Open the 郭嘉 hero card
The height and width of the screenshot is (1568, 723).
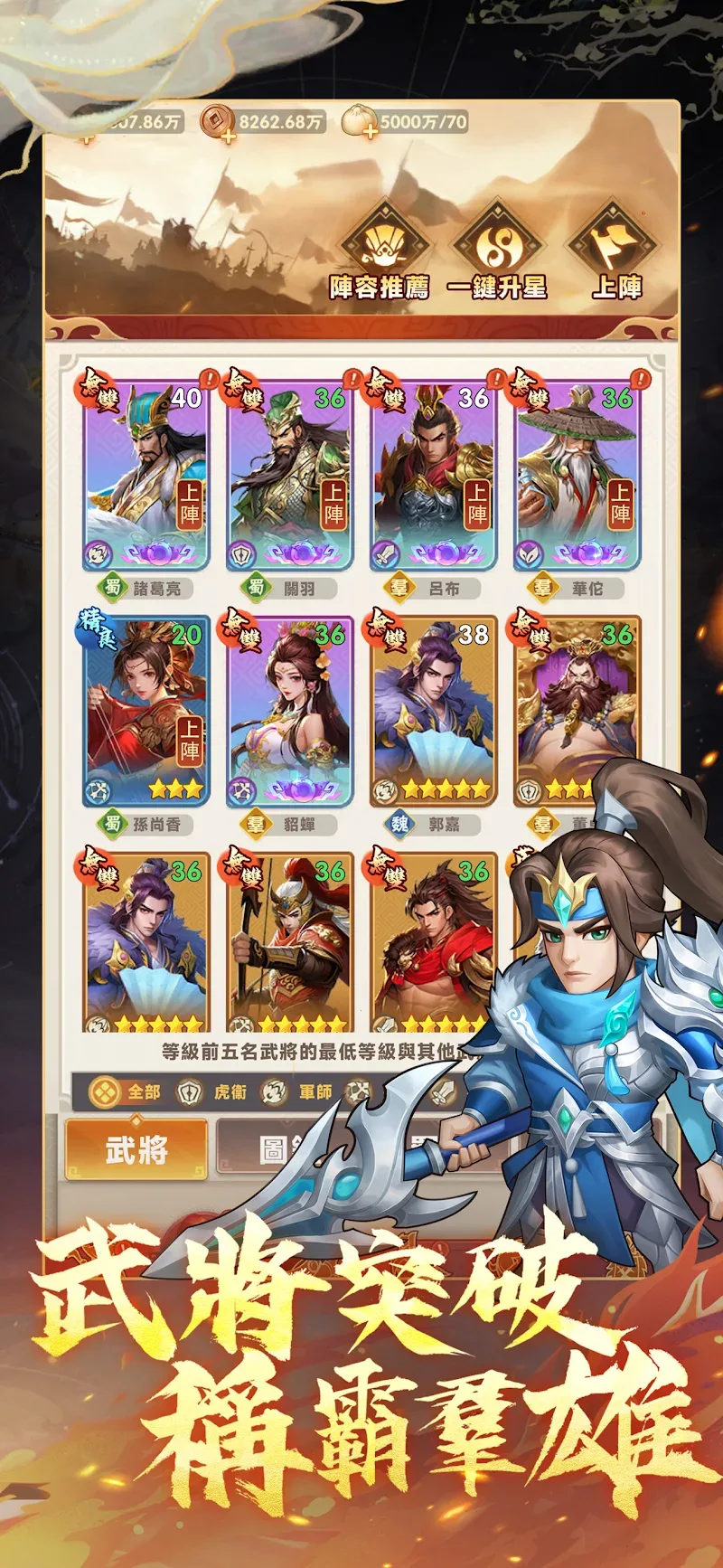(x=434, y=712)
